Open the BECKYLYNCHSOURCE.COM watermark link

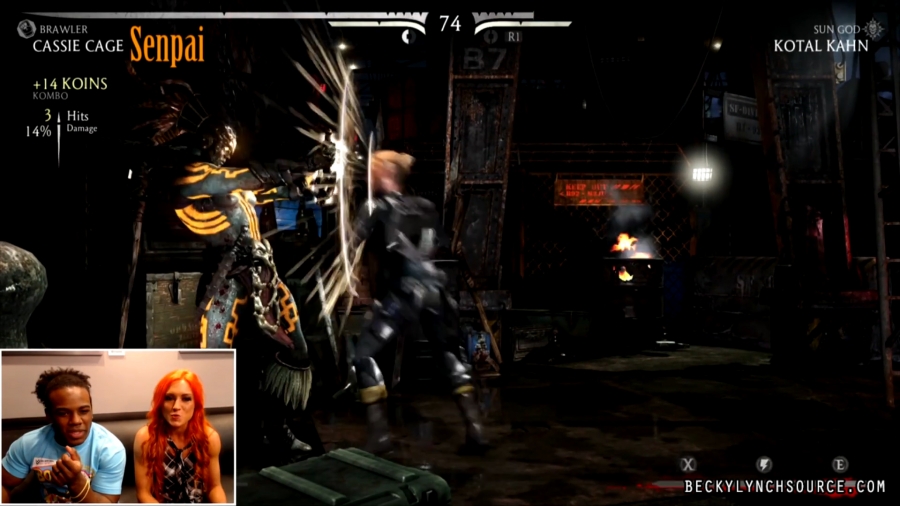785,487
